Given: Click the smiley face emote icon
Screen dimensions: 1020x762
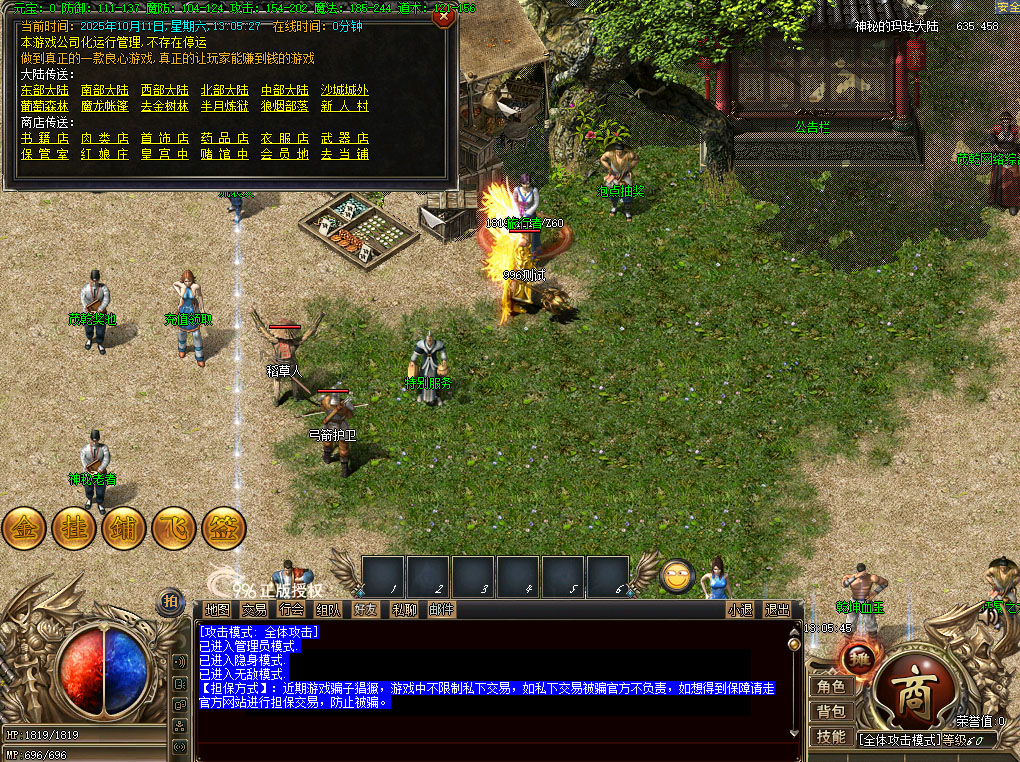Looking at the screenshot, I should pos(678,575).
